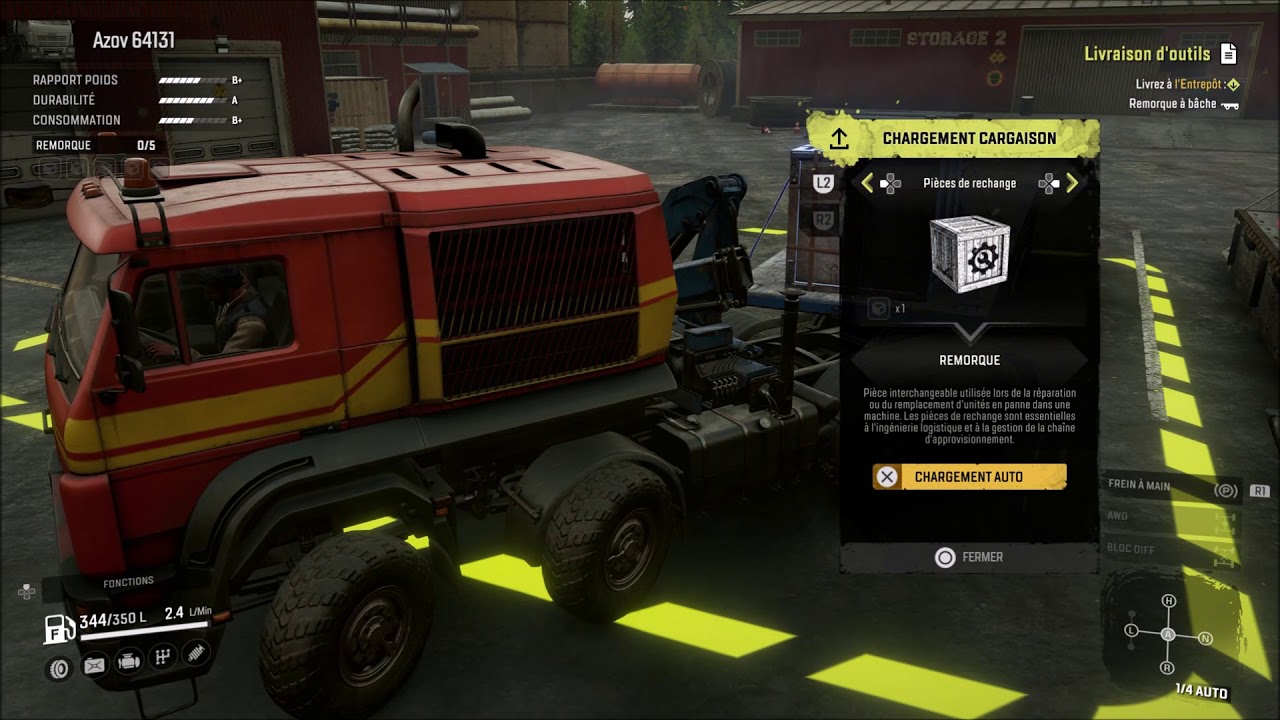Click the fuel pump gauge icon

coord(58,628)
